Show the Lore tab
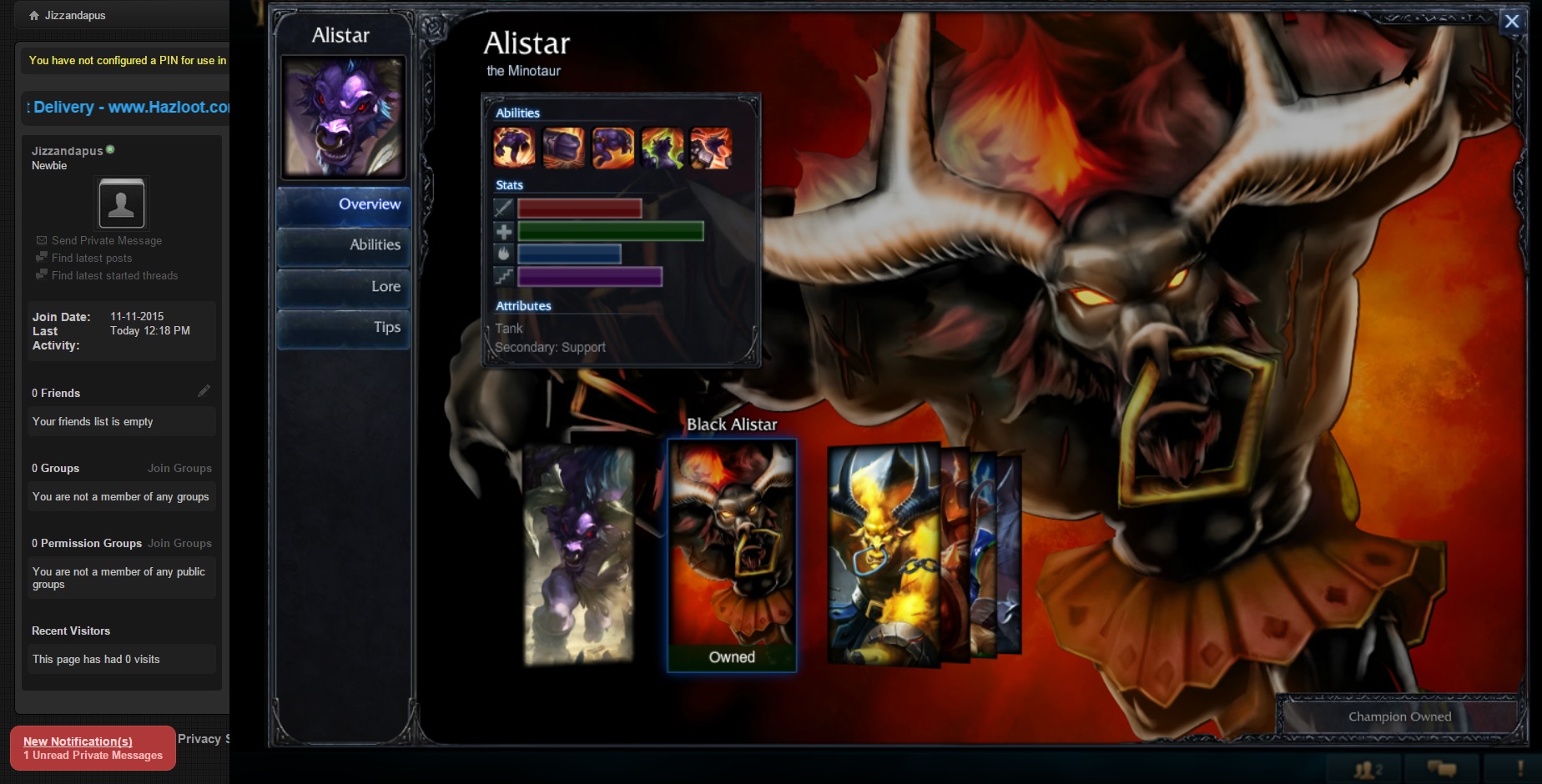Image resolution: width=1542 pixels, height=784 pixels. coord(344,287)
